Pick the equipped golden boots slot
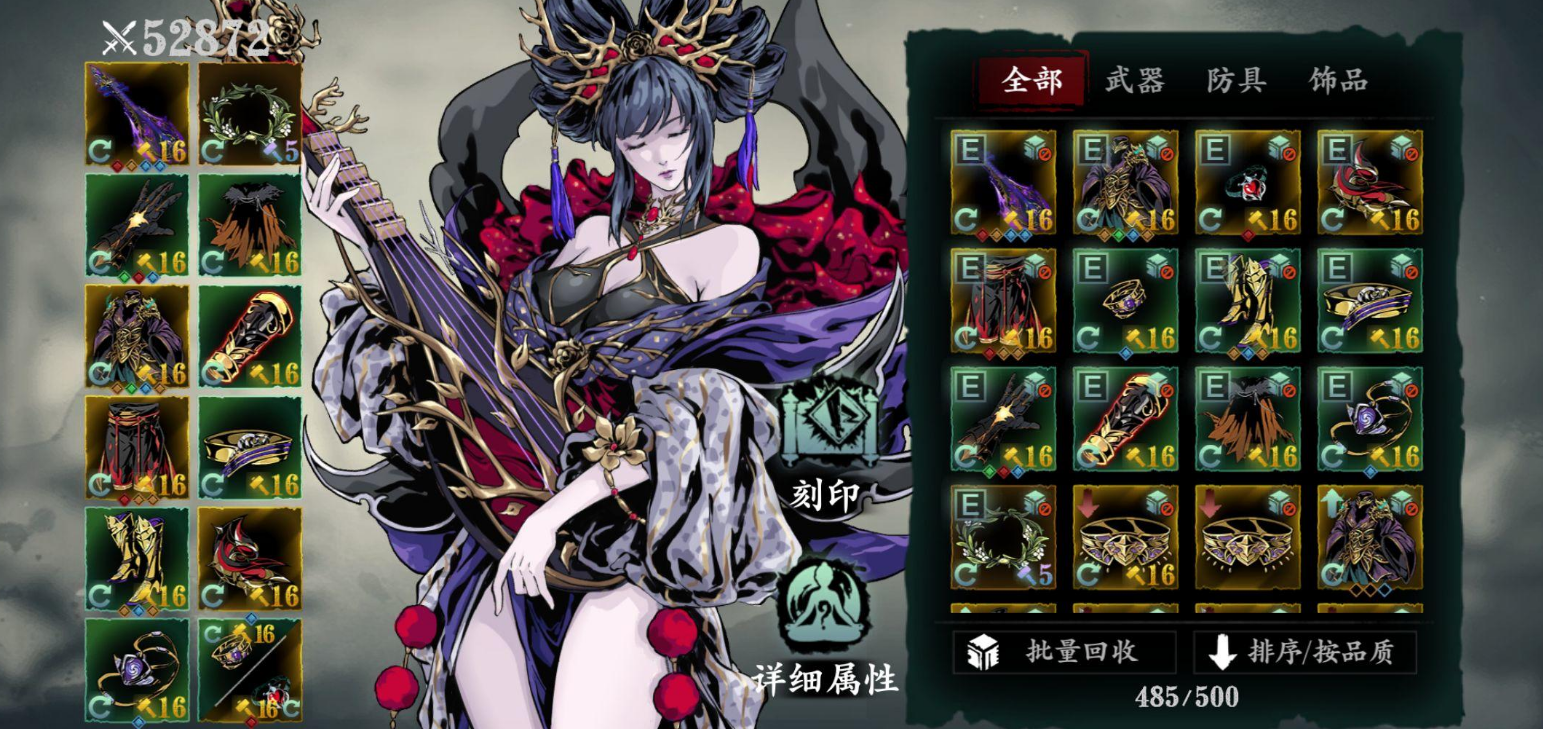This screenshot has width=1543, height=729. (x=137, y=559)
